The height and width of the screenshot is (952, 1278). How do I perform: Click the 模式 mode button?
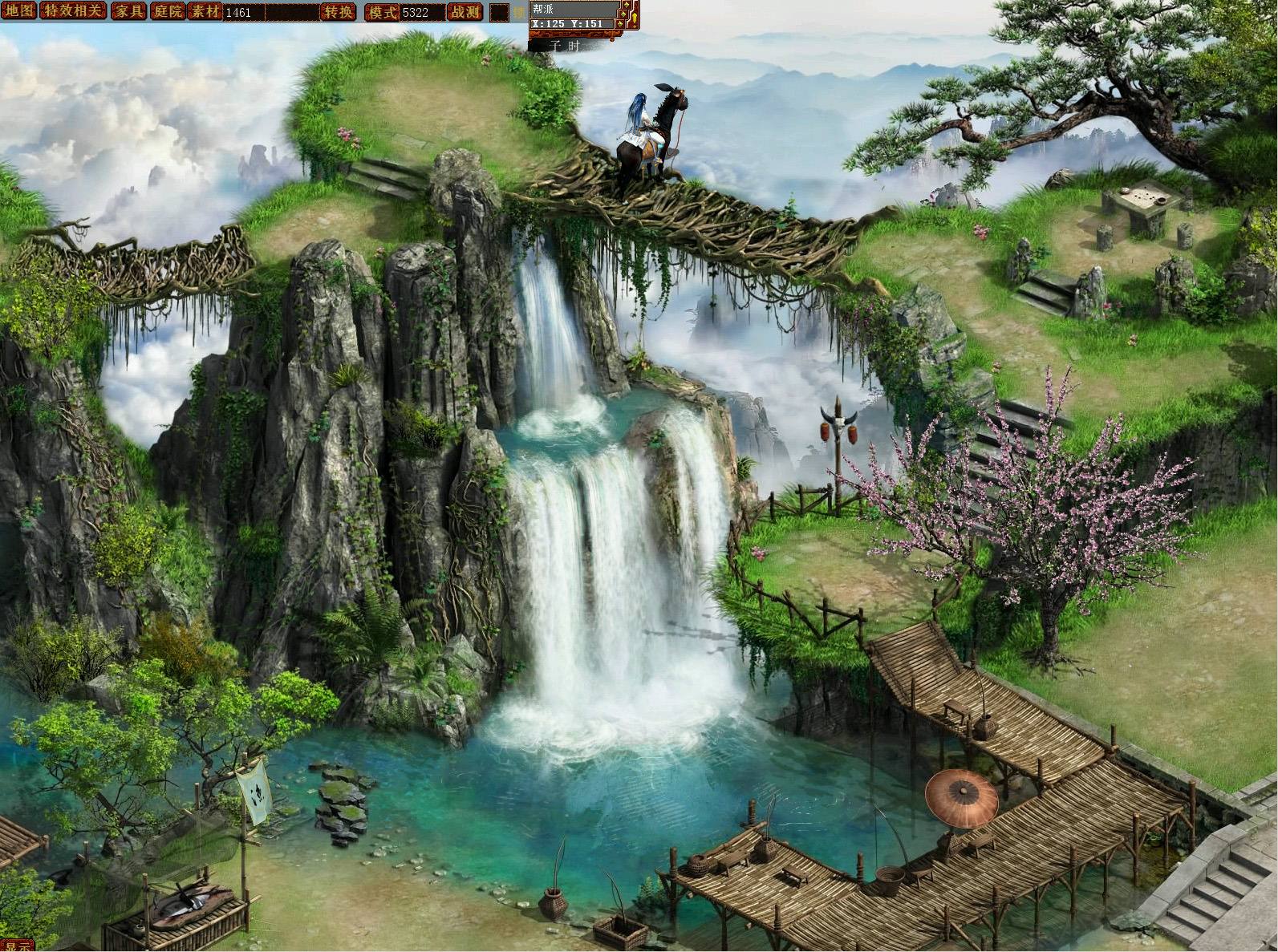382,12
